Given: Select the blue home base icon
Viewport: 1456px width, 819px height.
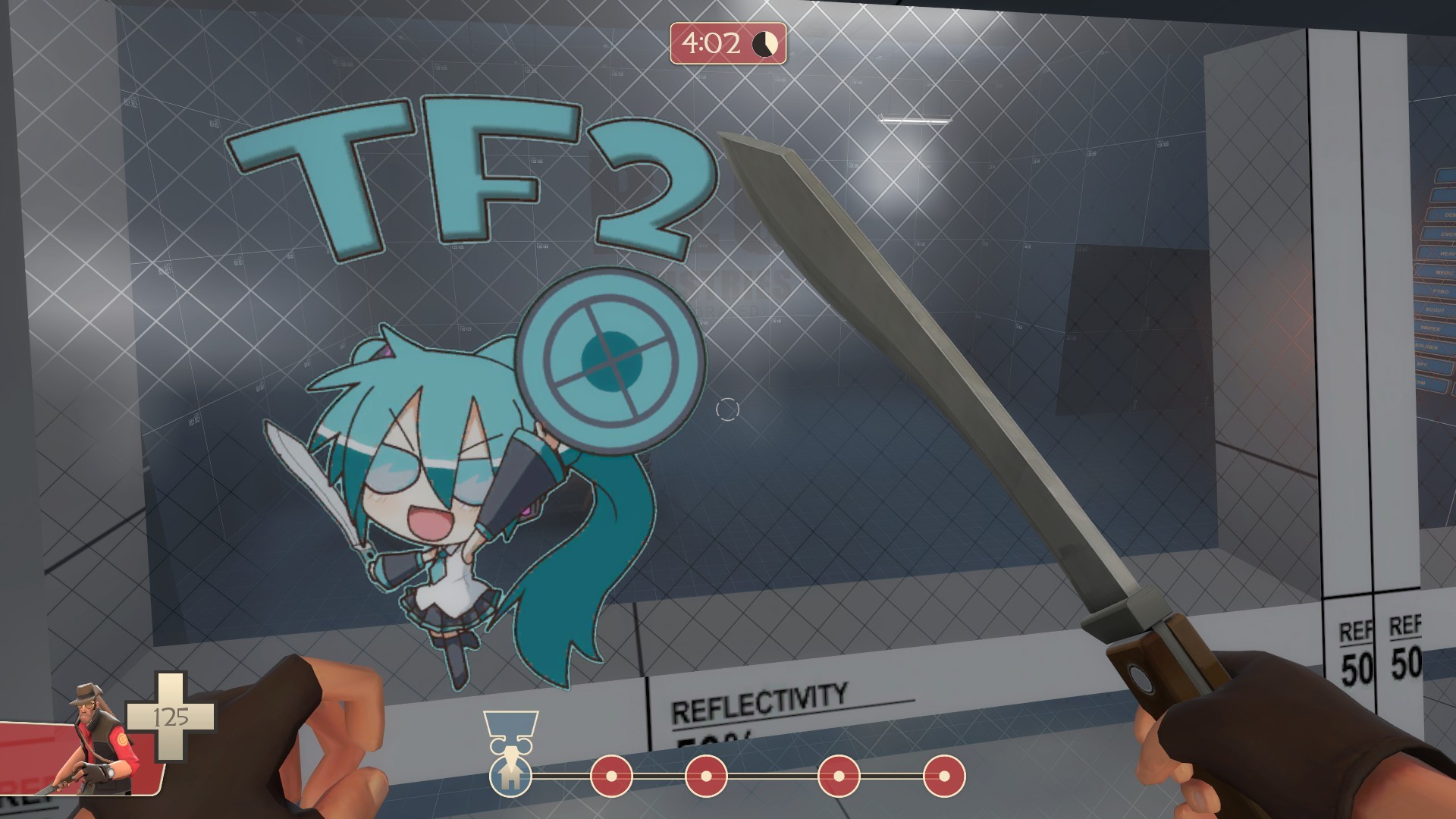Looking at the screenshot, I should pyautogui.click(x=511, y=778).
